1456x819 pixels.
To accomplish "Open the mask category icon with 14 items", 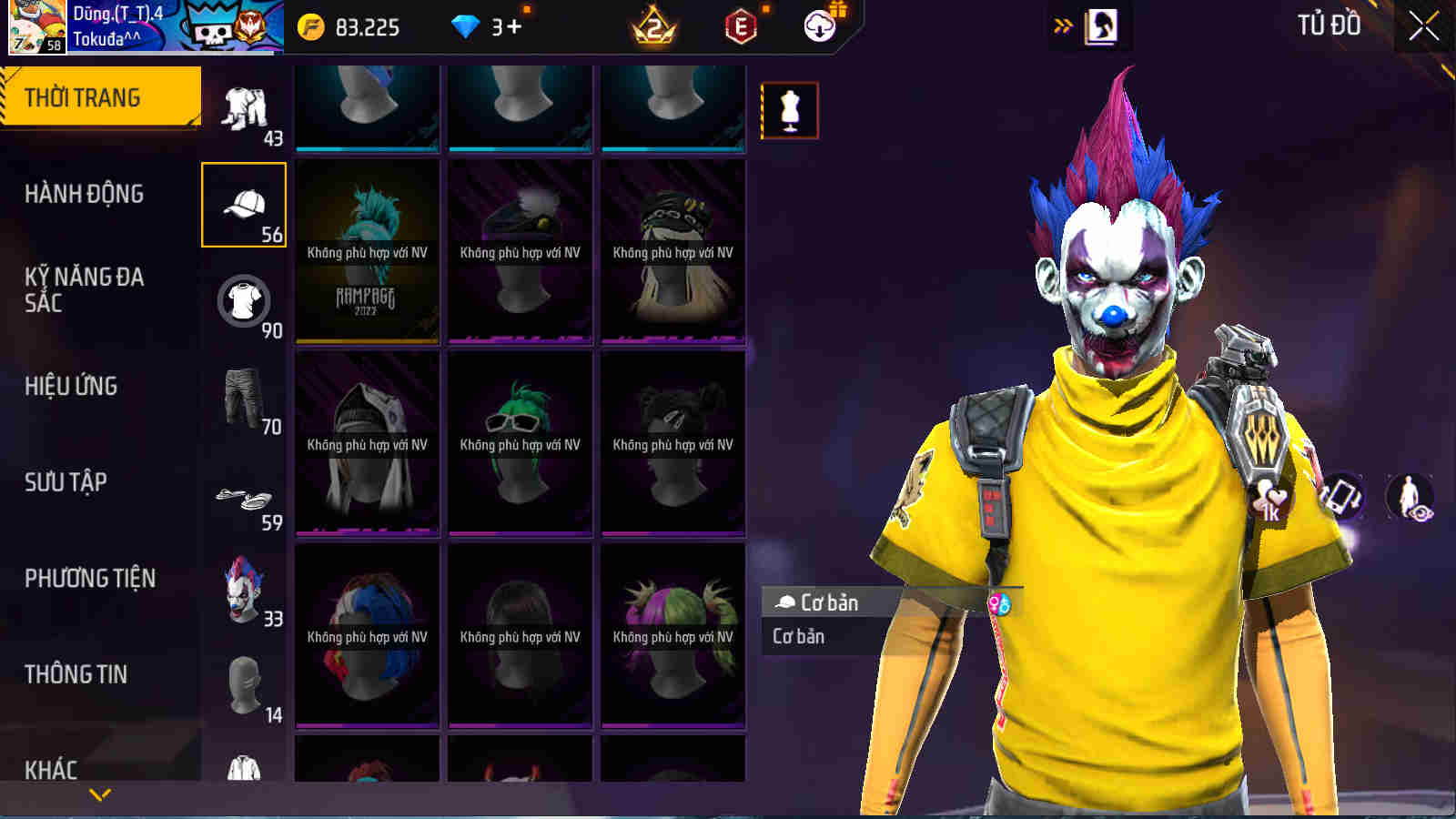I will (x=242, y=684).
